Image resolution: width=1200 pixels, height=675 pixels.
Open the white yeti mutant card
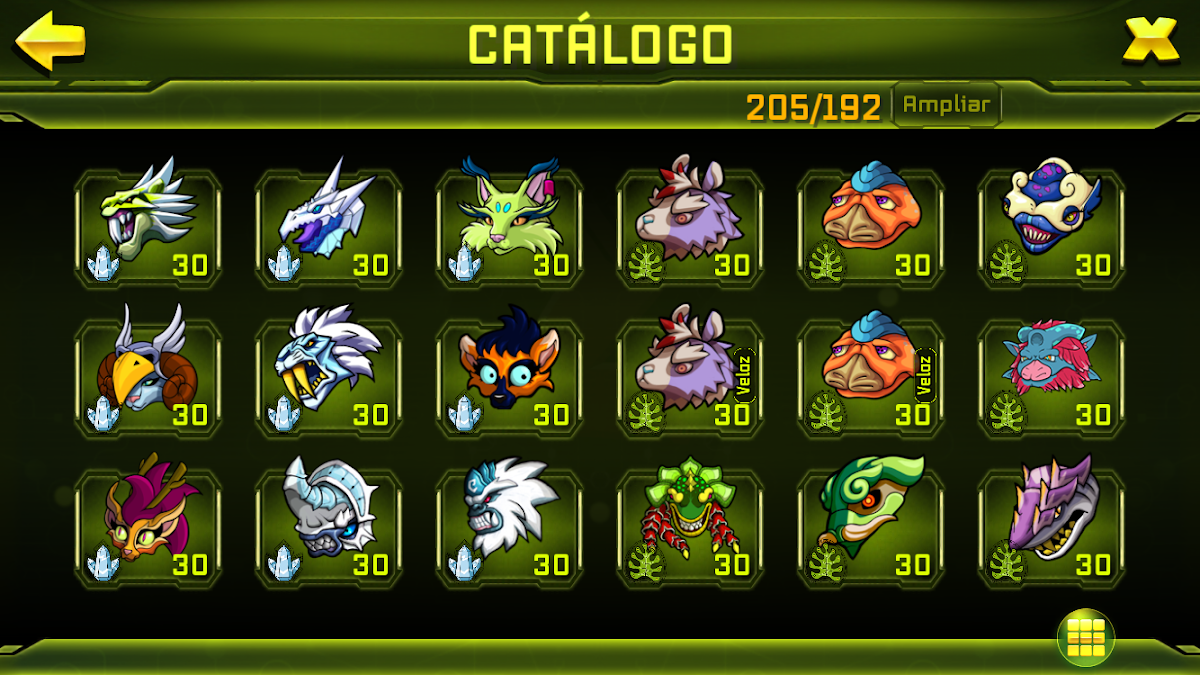(510, 527)
